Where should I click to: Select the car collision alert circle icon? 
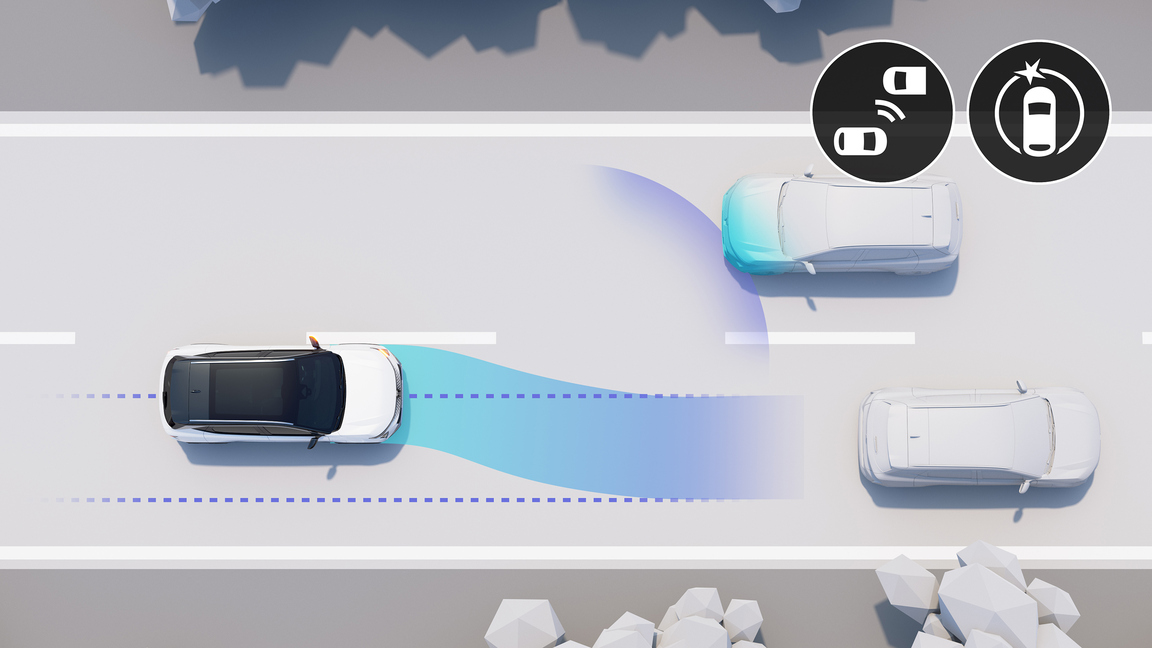(x=1039, y=111)
